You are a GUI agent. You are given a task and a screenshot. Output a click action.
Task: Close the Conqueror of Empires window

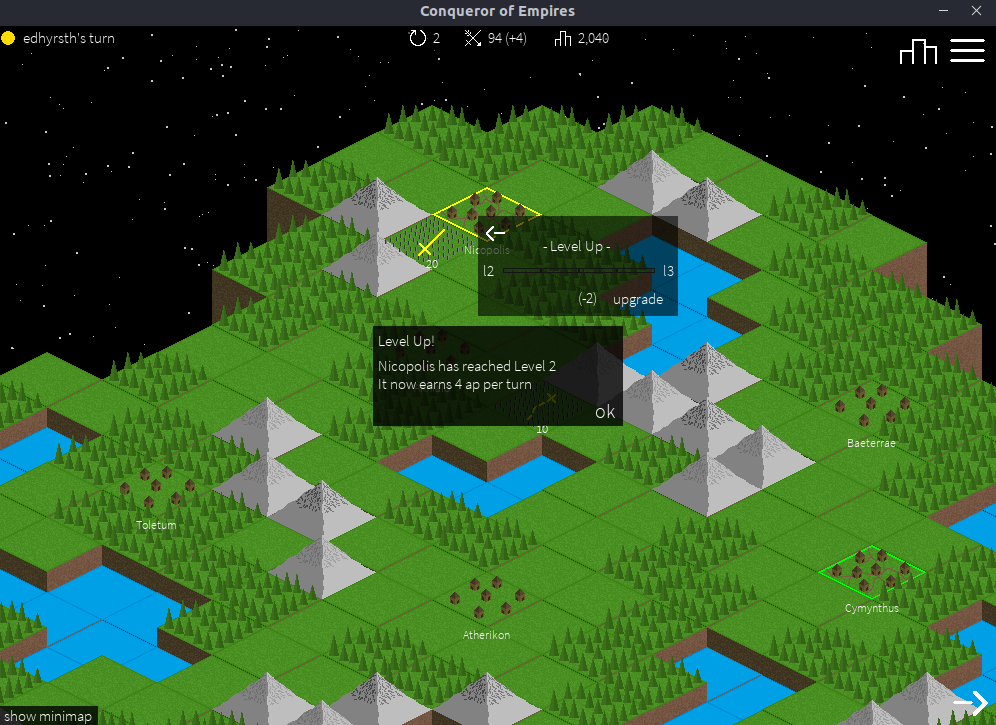(975, 11)
